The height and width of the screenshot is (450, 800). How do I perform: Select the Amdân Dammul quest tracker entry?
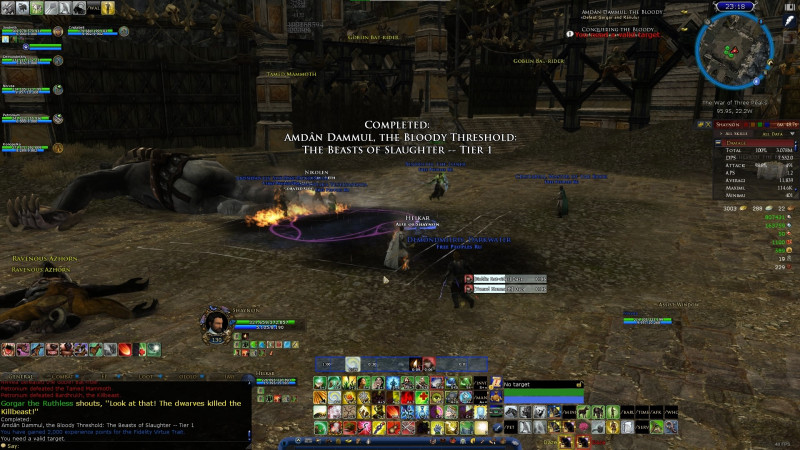[618, 12]
